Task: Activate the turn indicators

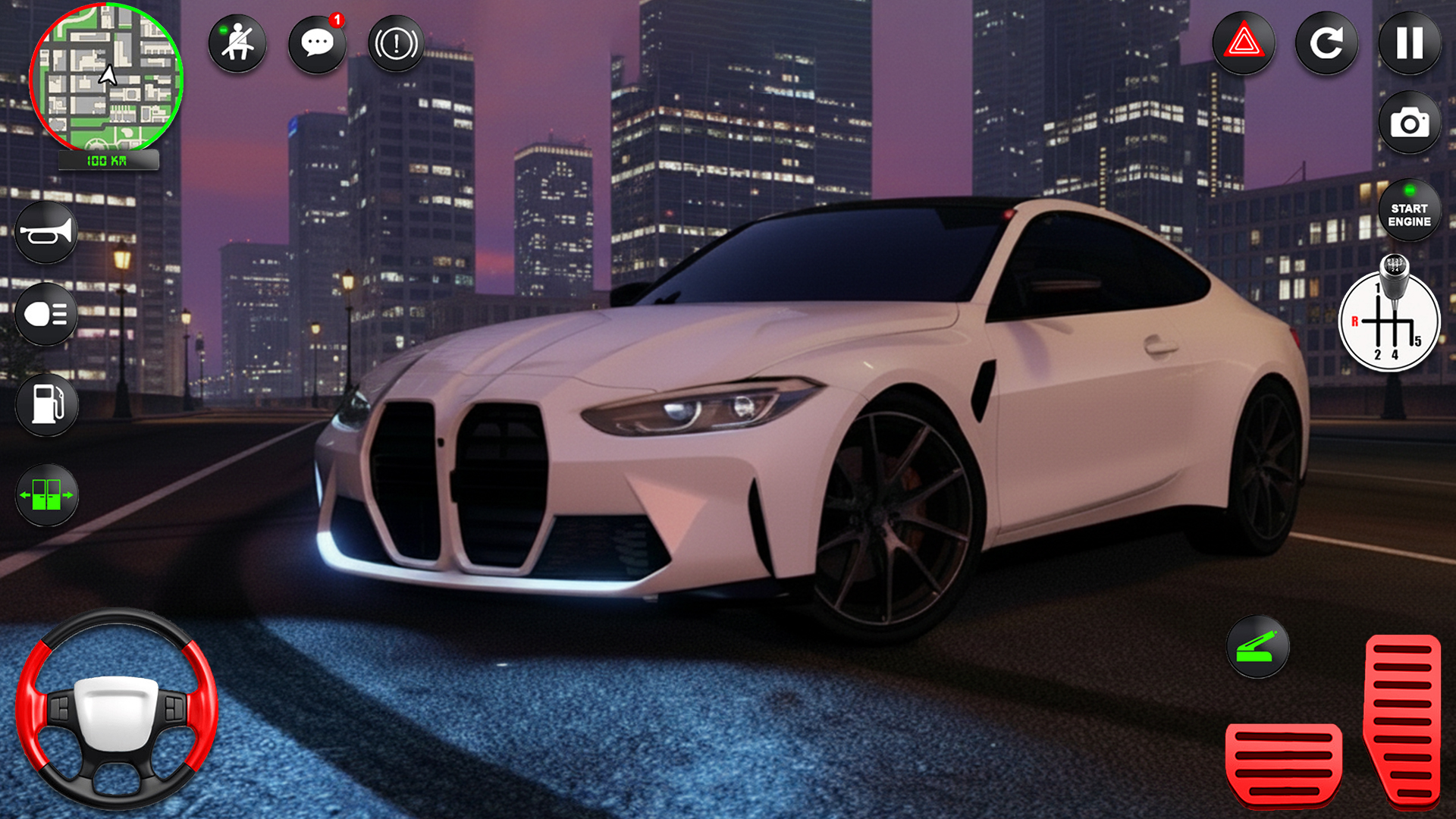Action: click(x=47, y=497)
